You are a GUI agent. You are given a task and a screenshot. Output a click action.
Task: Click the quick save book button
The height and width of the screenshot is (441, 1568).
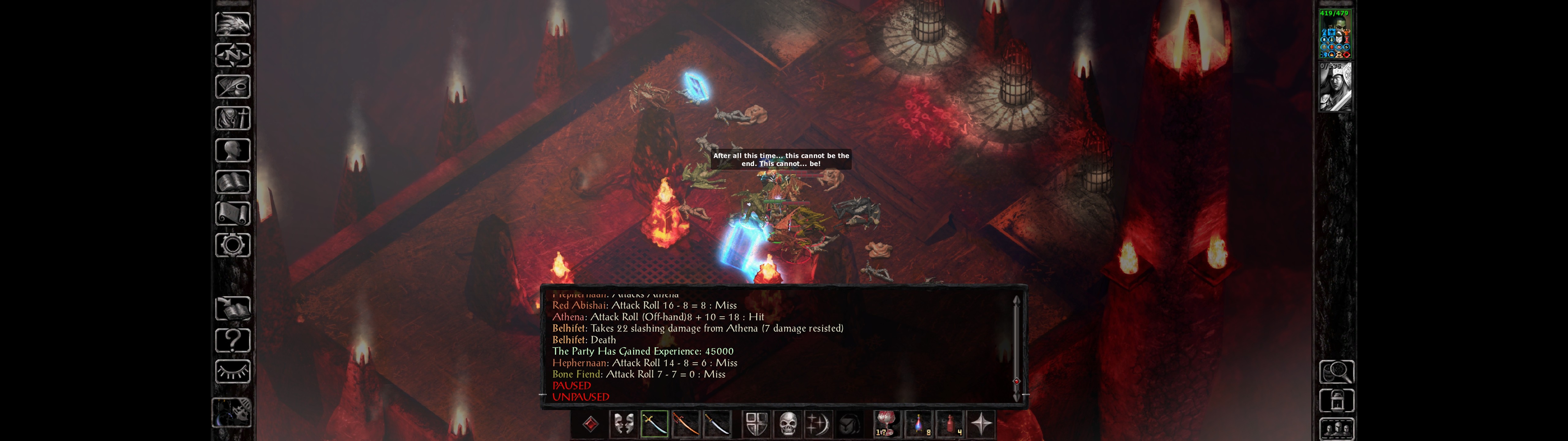pos(232,309)
